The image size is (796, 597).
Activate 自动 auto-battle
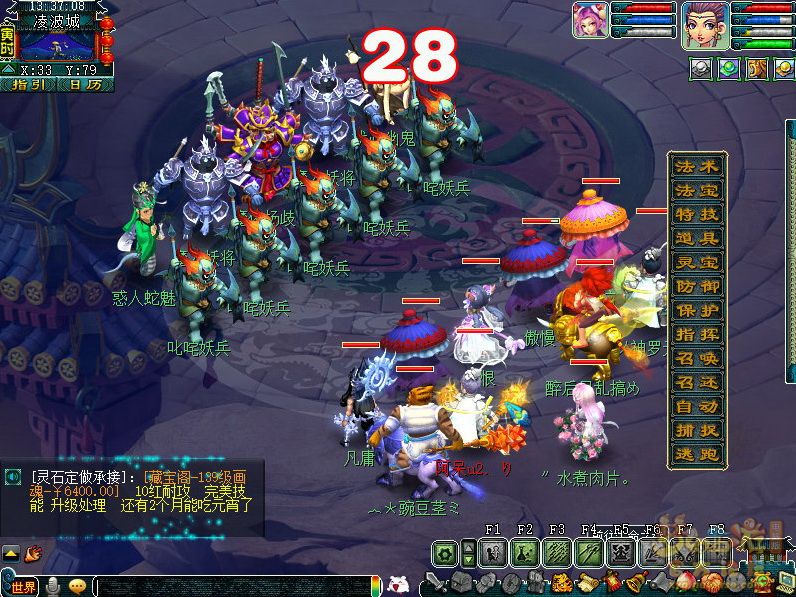coord(697,406)
